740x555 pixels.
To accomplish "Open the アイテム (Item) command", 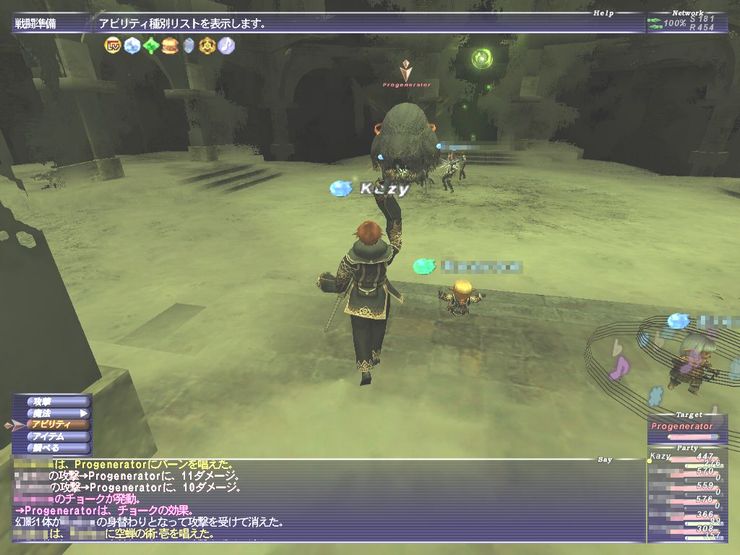I will click(x=54, y=436).
